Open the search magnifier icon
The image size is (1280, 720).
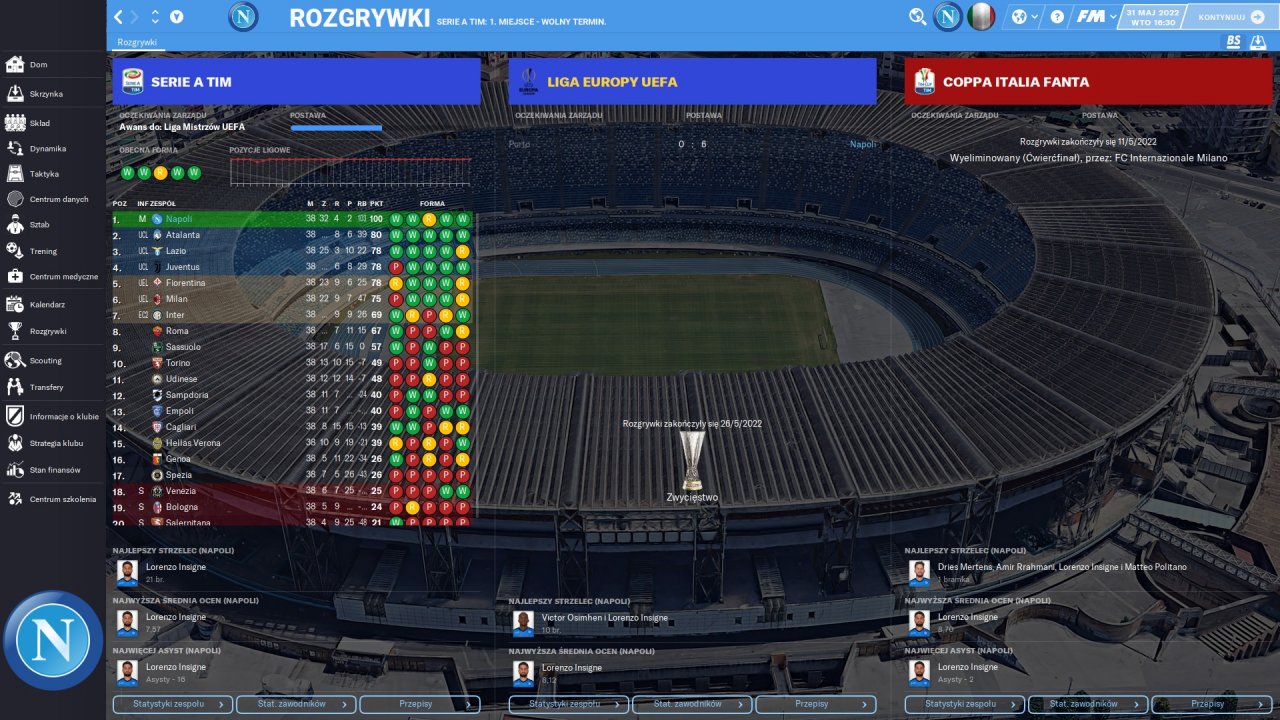point(917,17)
